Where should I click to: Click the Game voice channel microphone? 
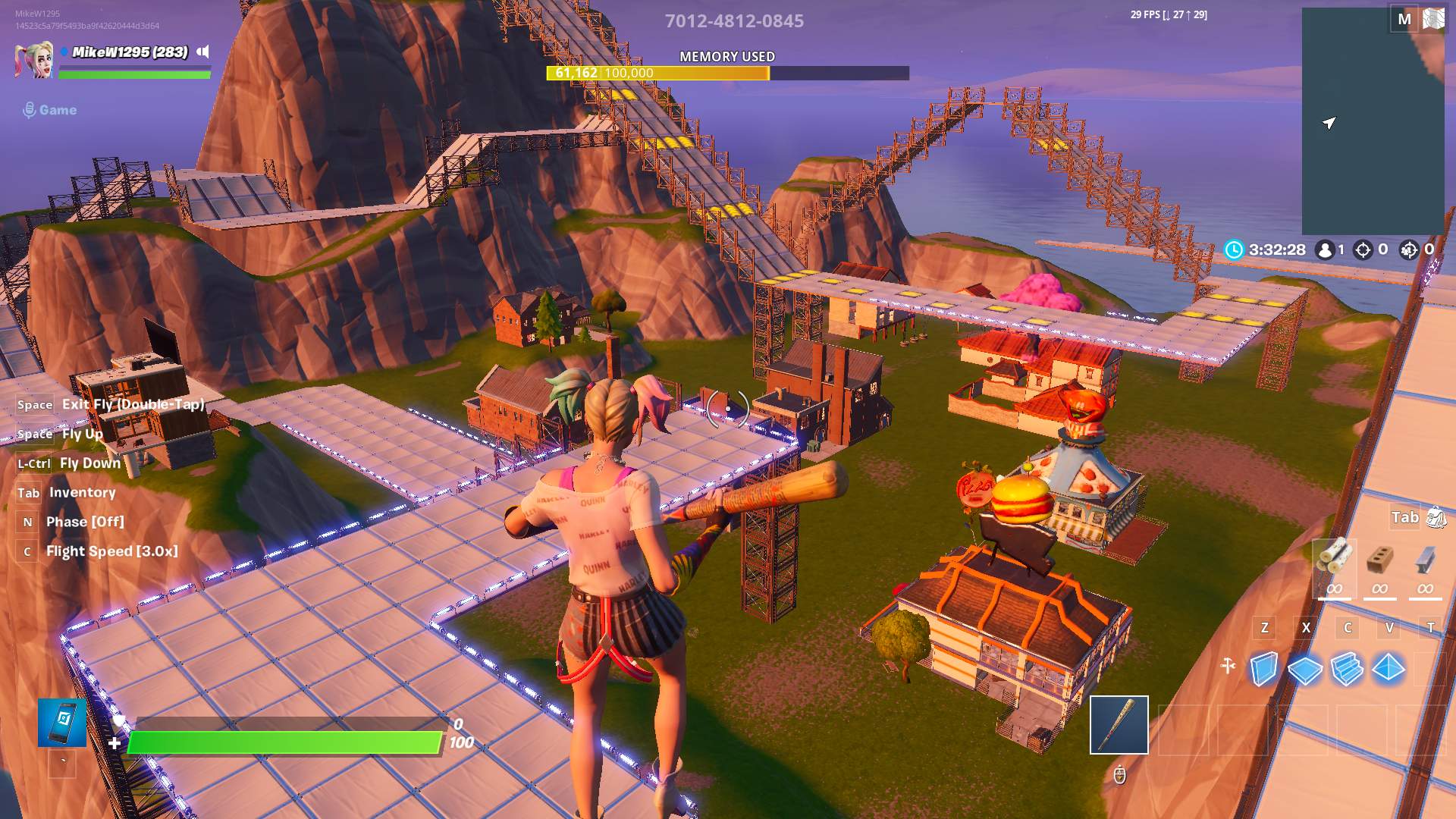[x=30, y=110]
